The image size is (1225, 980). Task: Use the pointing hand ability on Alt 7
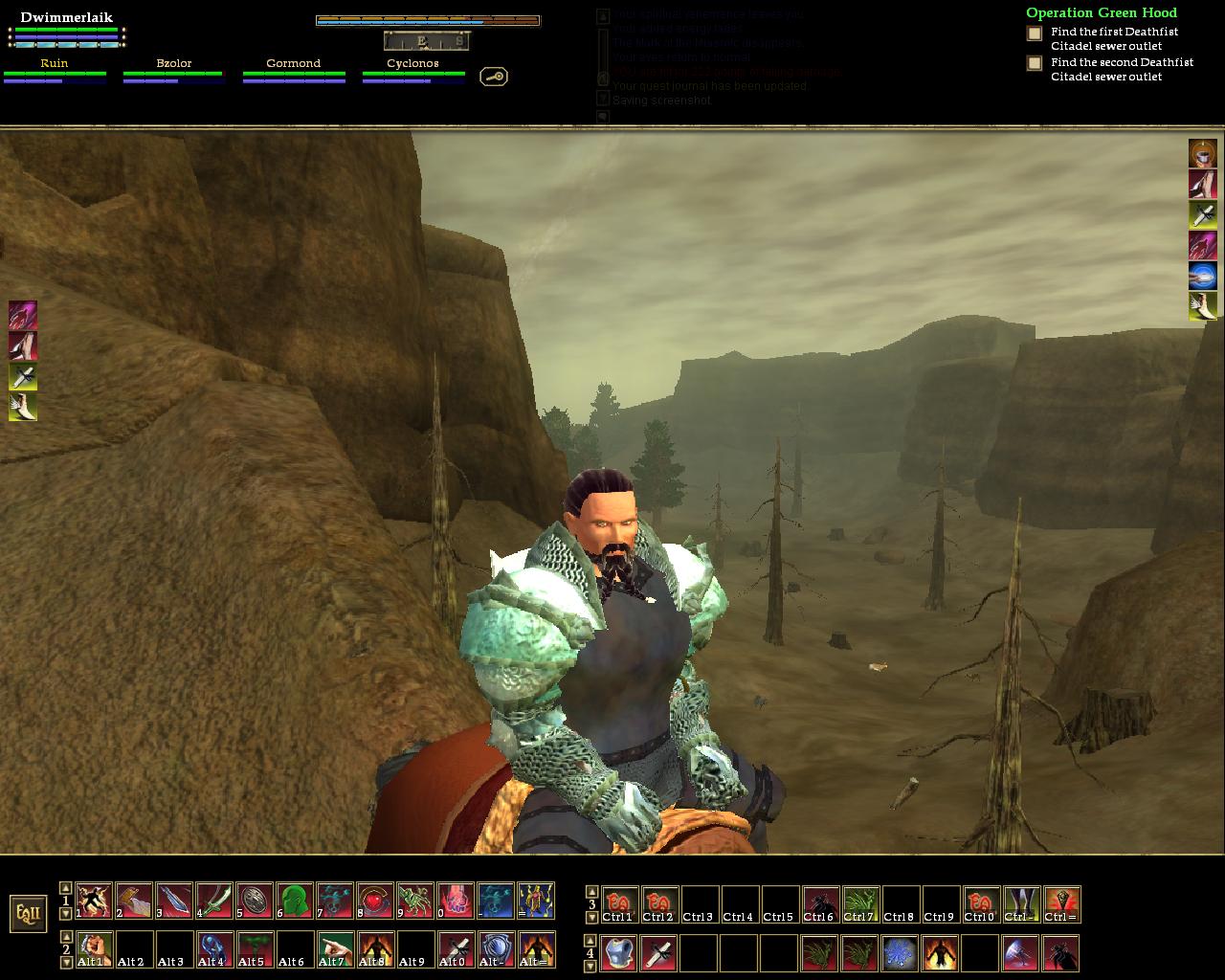(x=335, y=948)
